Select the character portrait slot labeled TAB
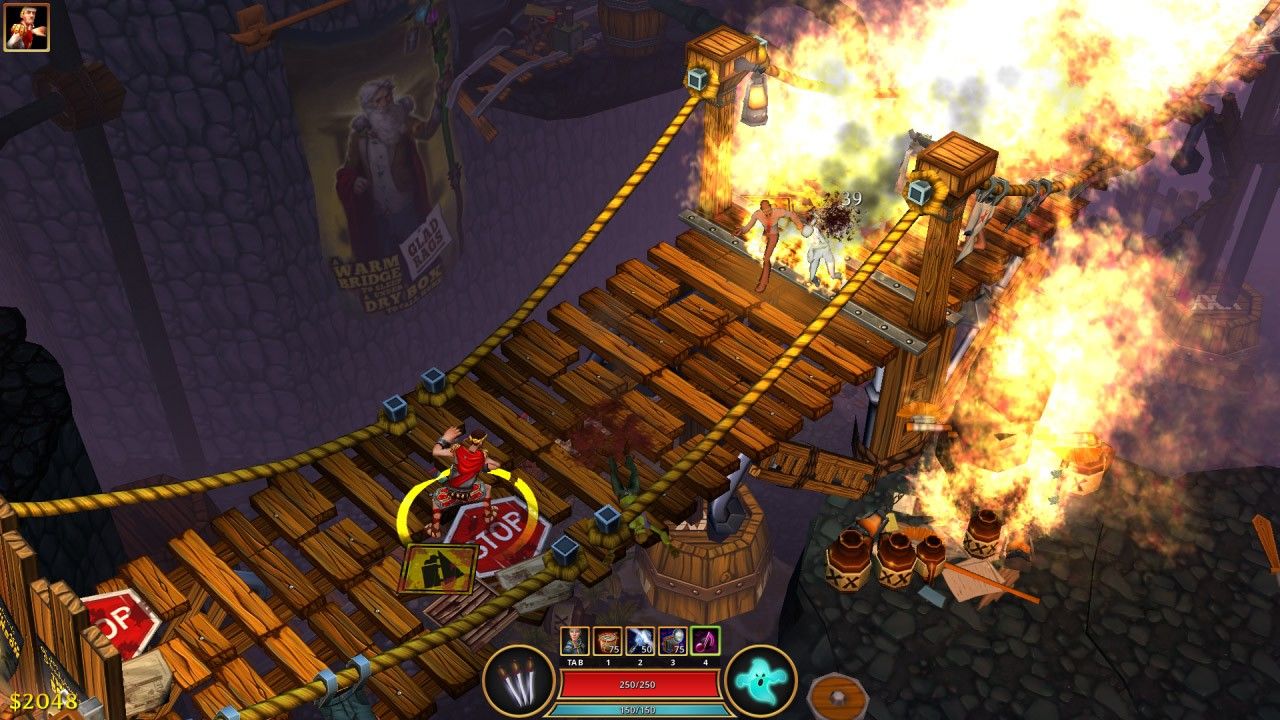The width and height of the screenshot is (1280, 720). pyautogui.click(x=574, y=641)
